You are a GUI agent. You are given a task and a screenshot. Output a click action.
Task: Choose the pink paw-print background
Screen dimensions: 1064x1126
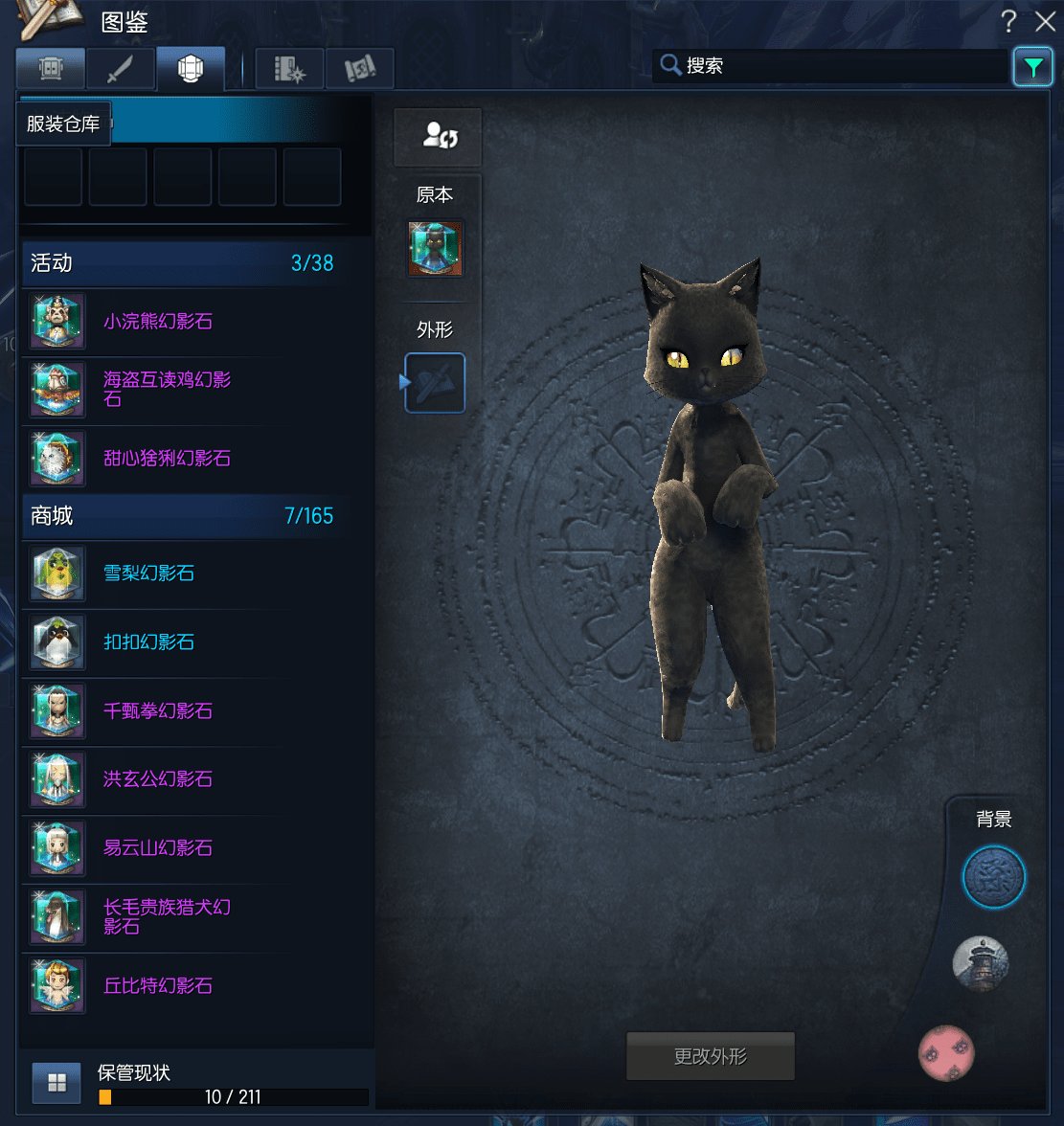946,1052
